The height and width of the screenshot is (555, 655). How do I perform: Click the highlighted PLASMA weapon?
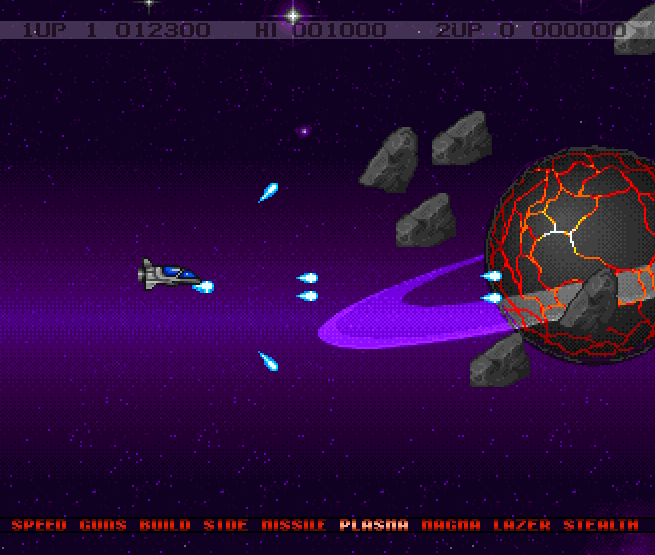374,525
